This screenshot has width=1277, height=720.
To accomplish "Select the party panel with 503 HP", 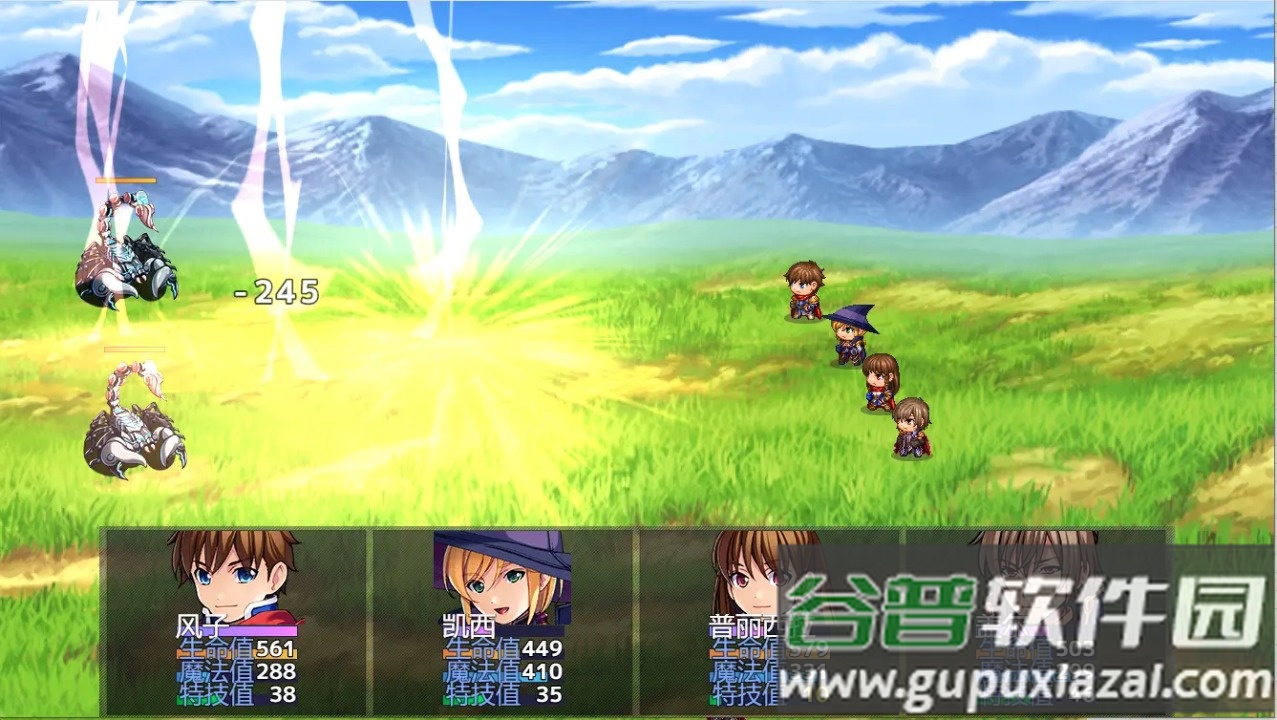I will 1034,620.
